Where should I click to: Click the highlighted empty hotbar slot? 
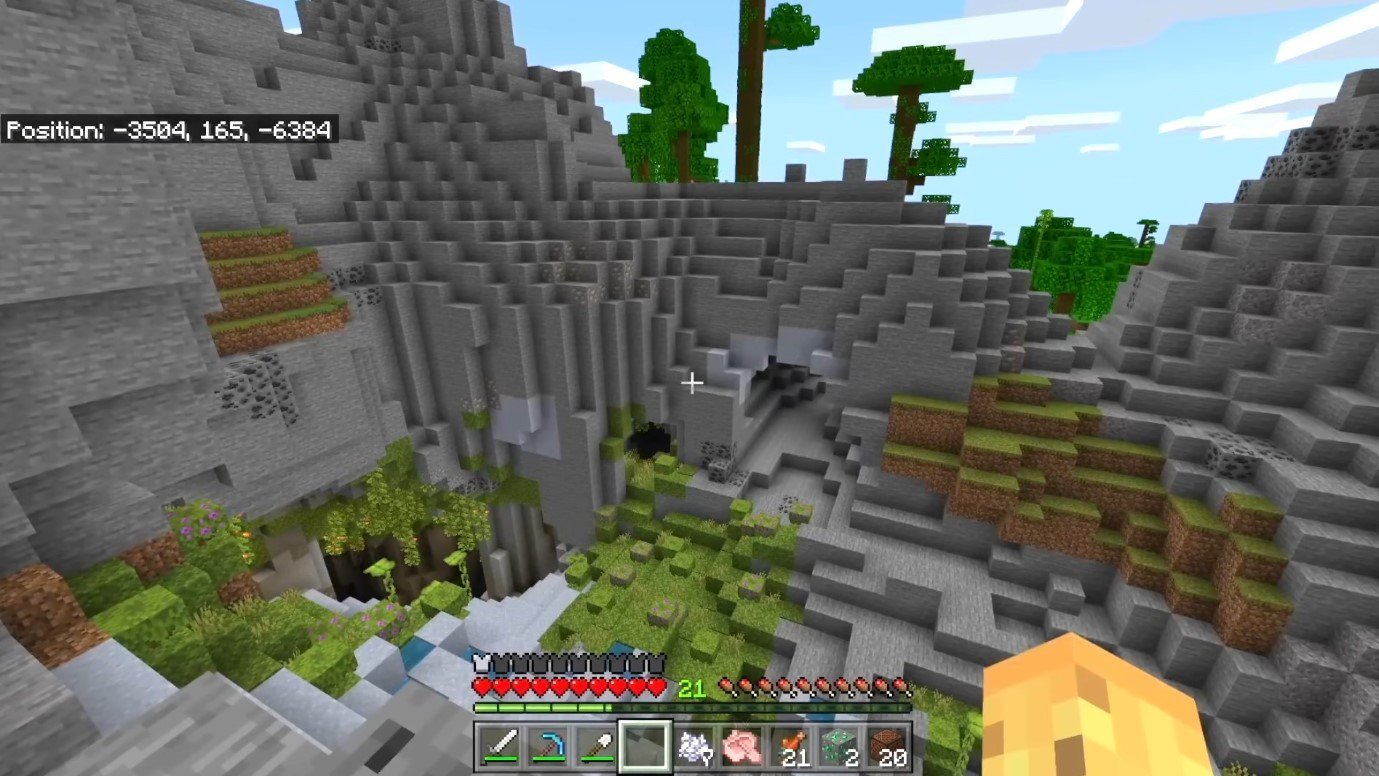pyautogui.click(x=642, y=747)
